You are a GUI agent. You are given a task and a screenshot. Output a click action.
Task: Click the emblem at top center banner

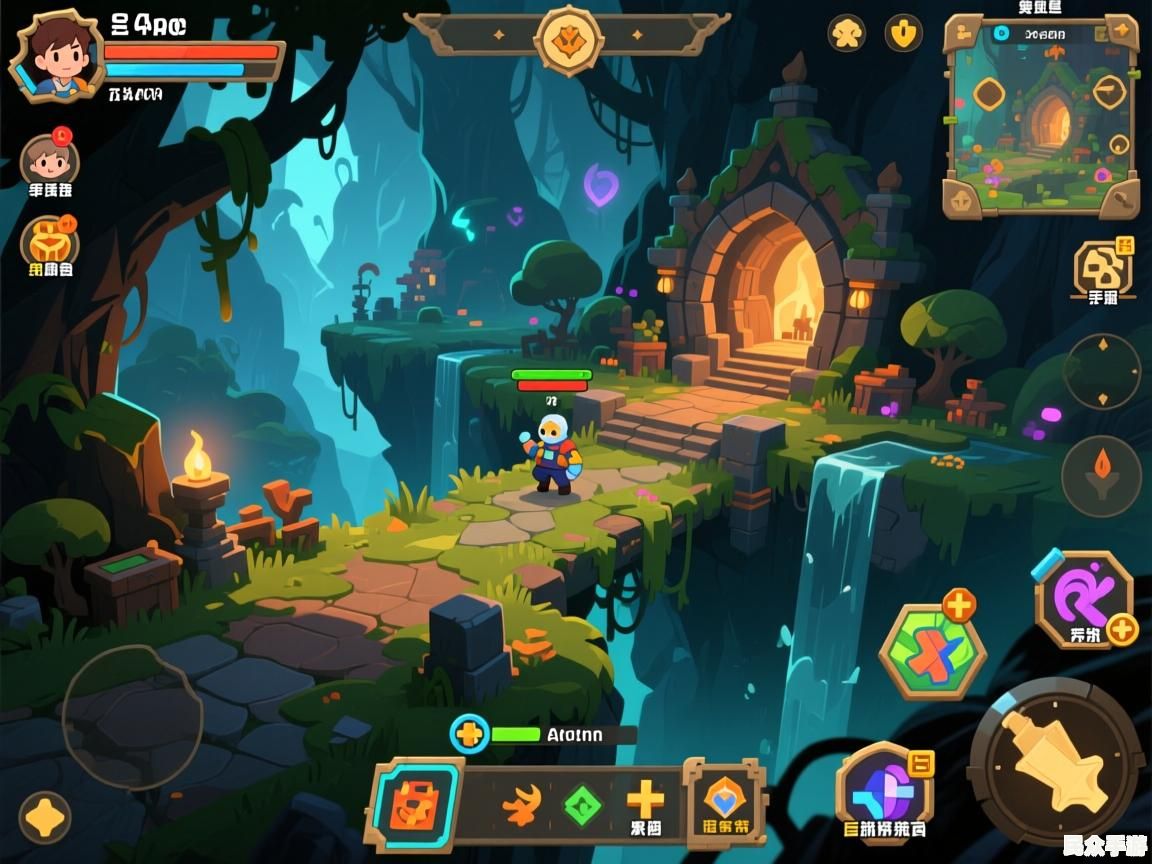tap(568, 38)
